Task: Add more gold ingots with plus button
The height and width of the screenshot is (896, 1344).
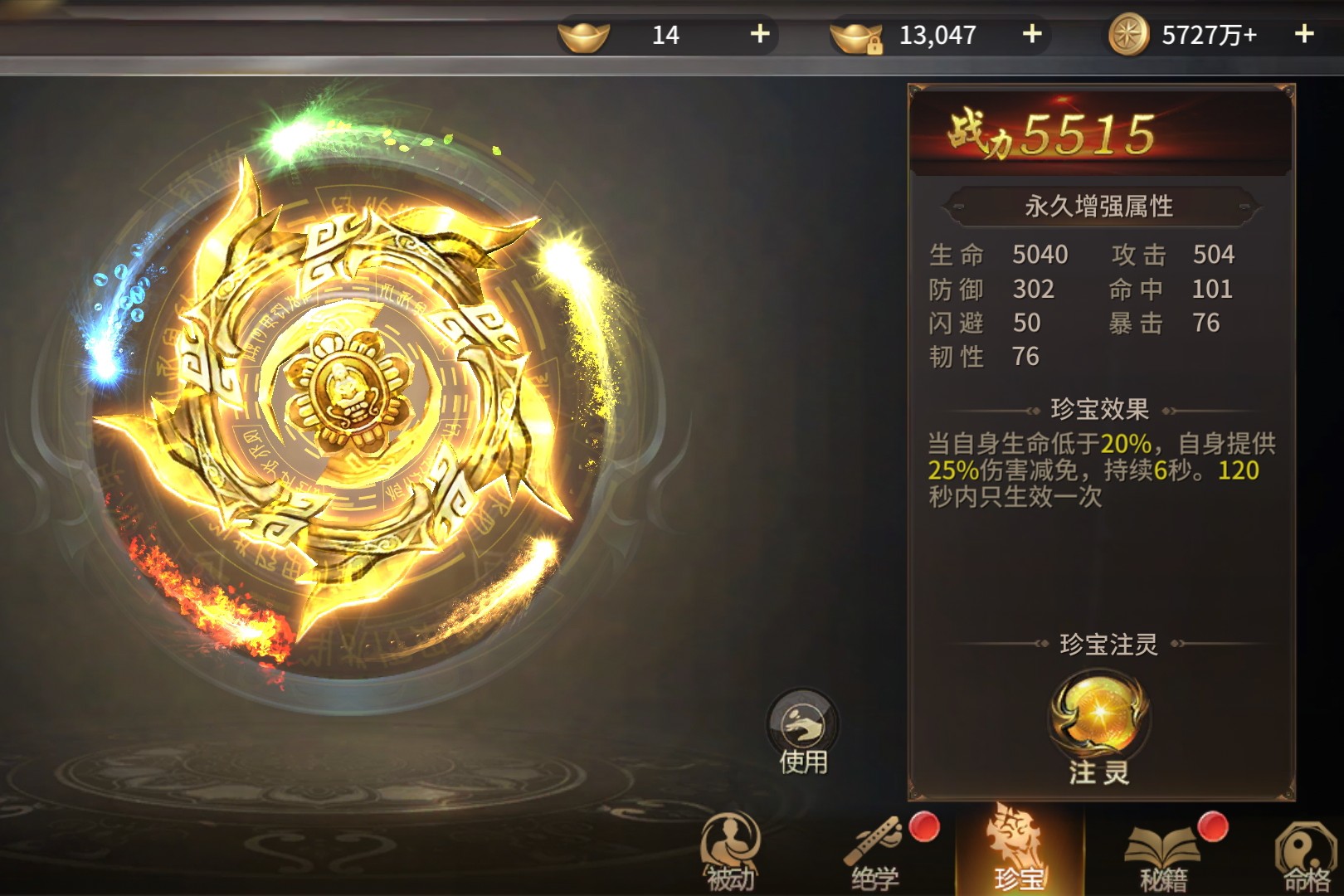Action: (759, 34)
